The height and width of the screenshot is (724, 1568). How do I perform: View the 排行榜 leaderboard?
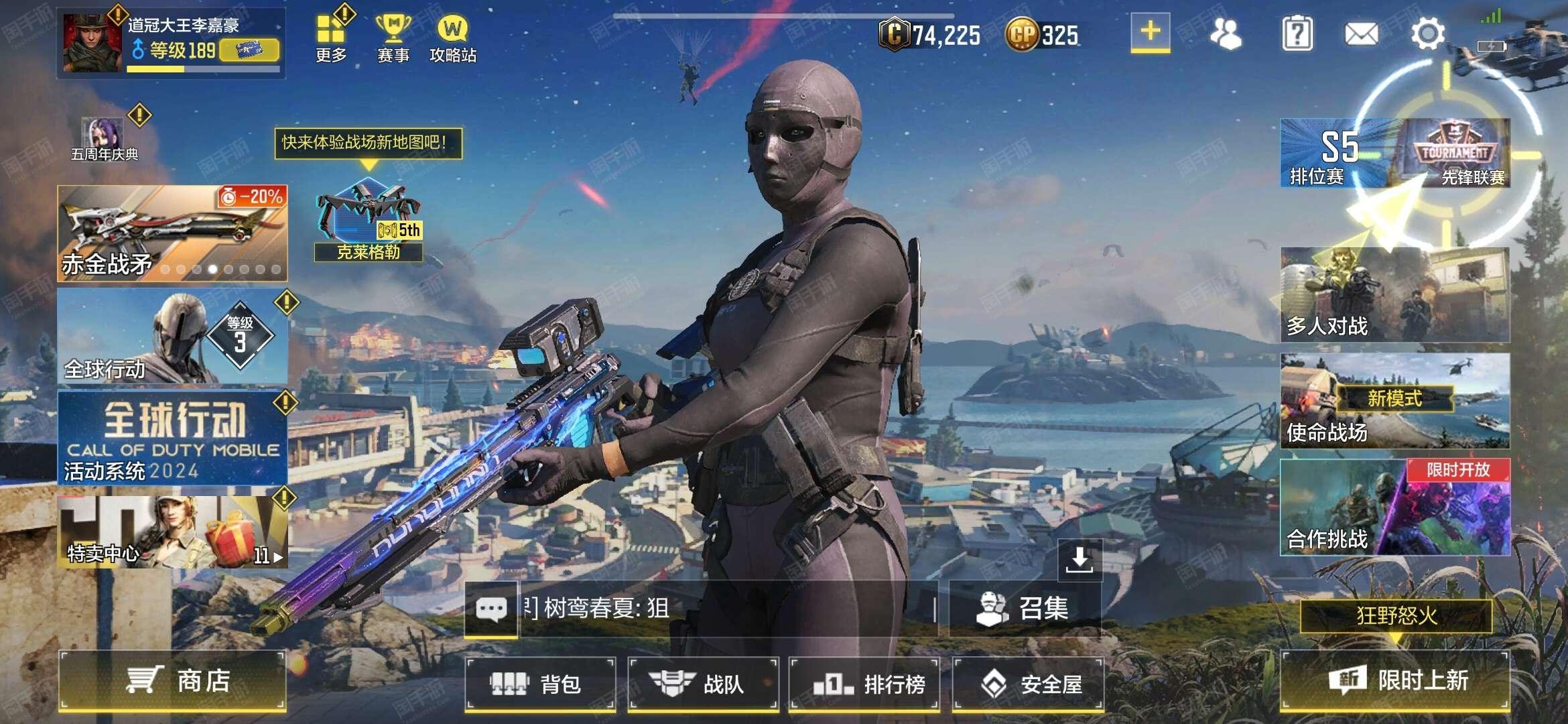coord(865,684)
